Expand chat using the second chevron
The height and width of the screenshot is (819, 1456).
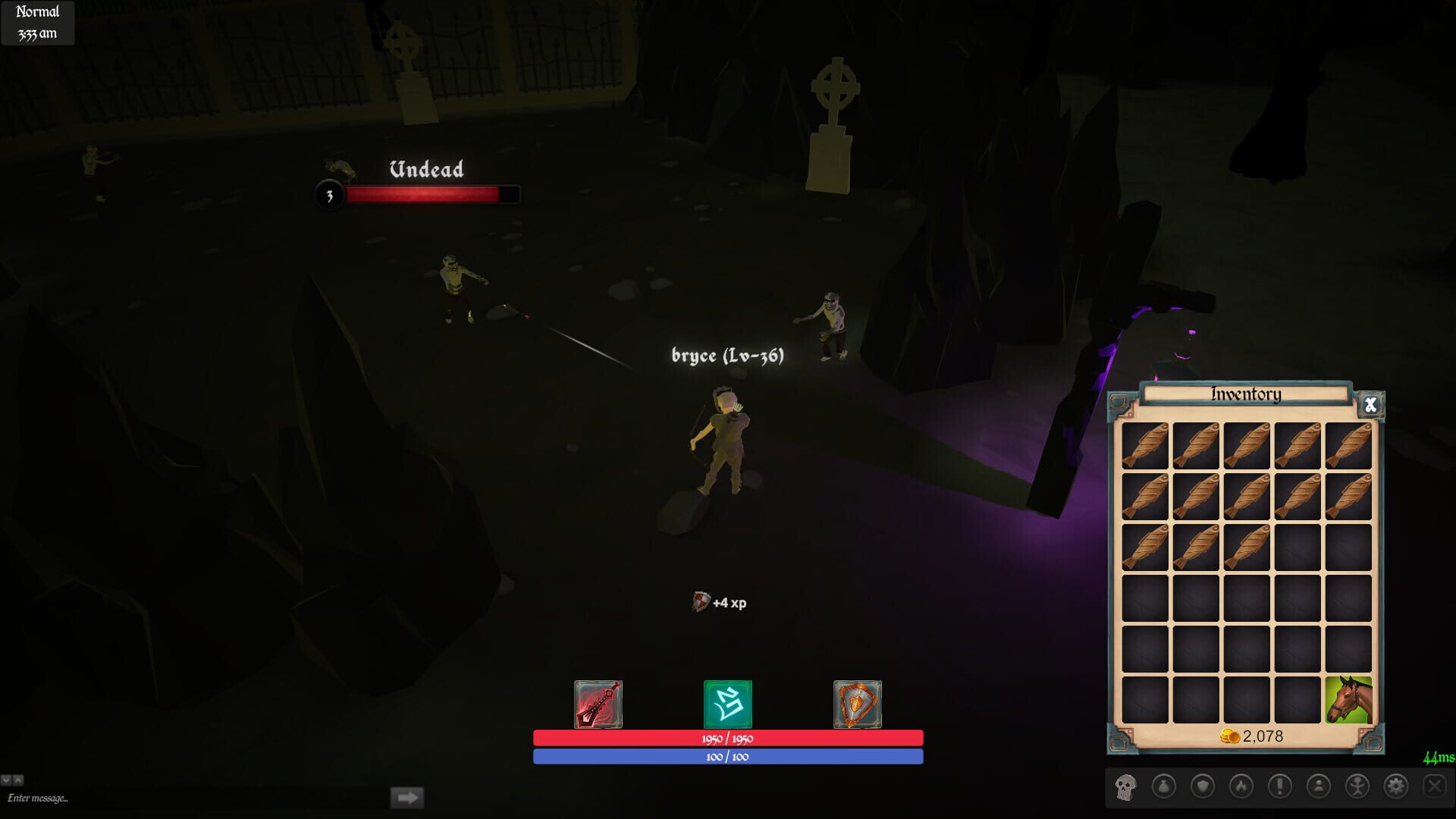[x=19, y=780]
